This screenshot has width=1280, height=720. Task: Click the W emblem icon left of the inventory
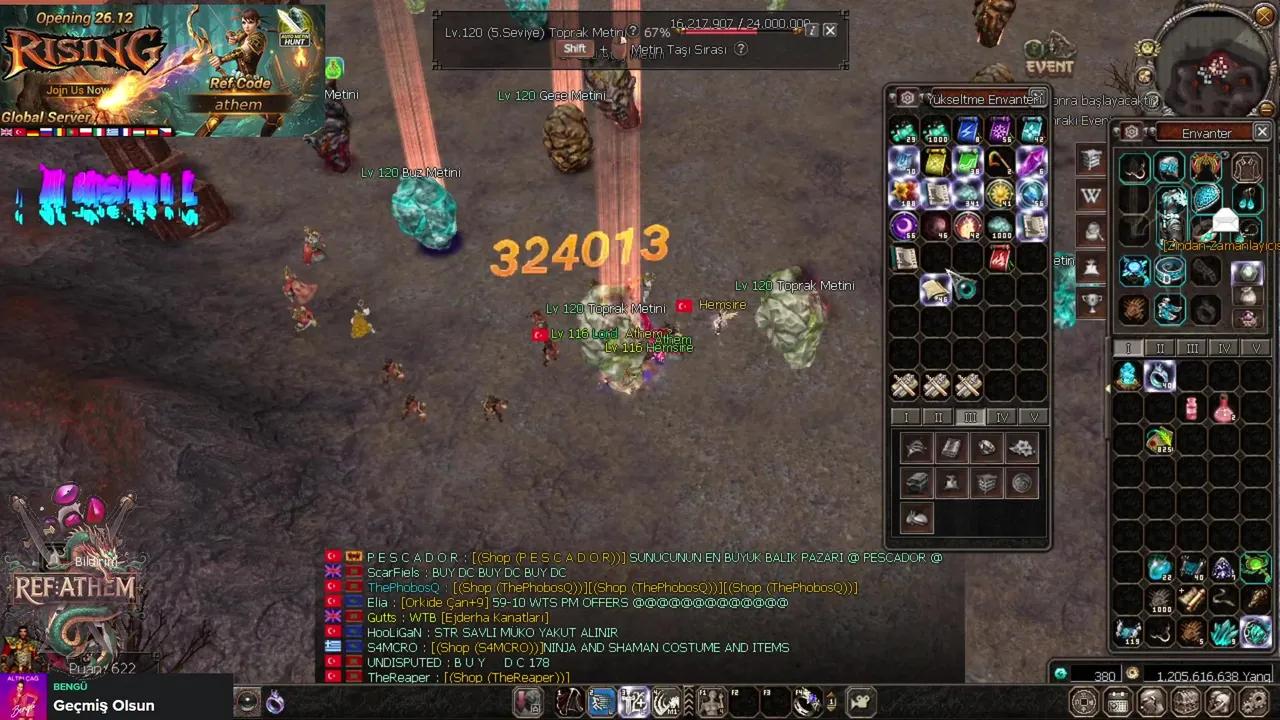tap(1091, 195)
